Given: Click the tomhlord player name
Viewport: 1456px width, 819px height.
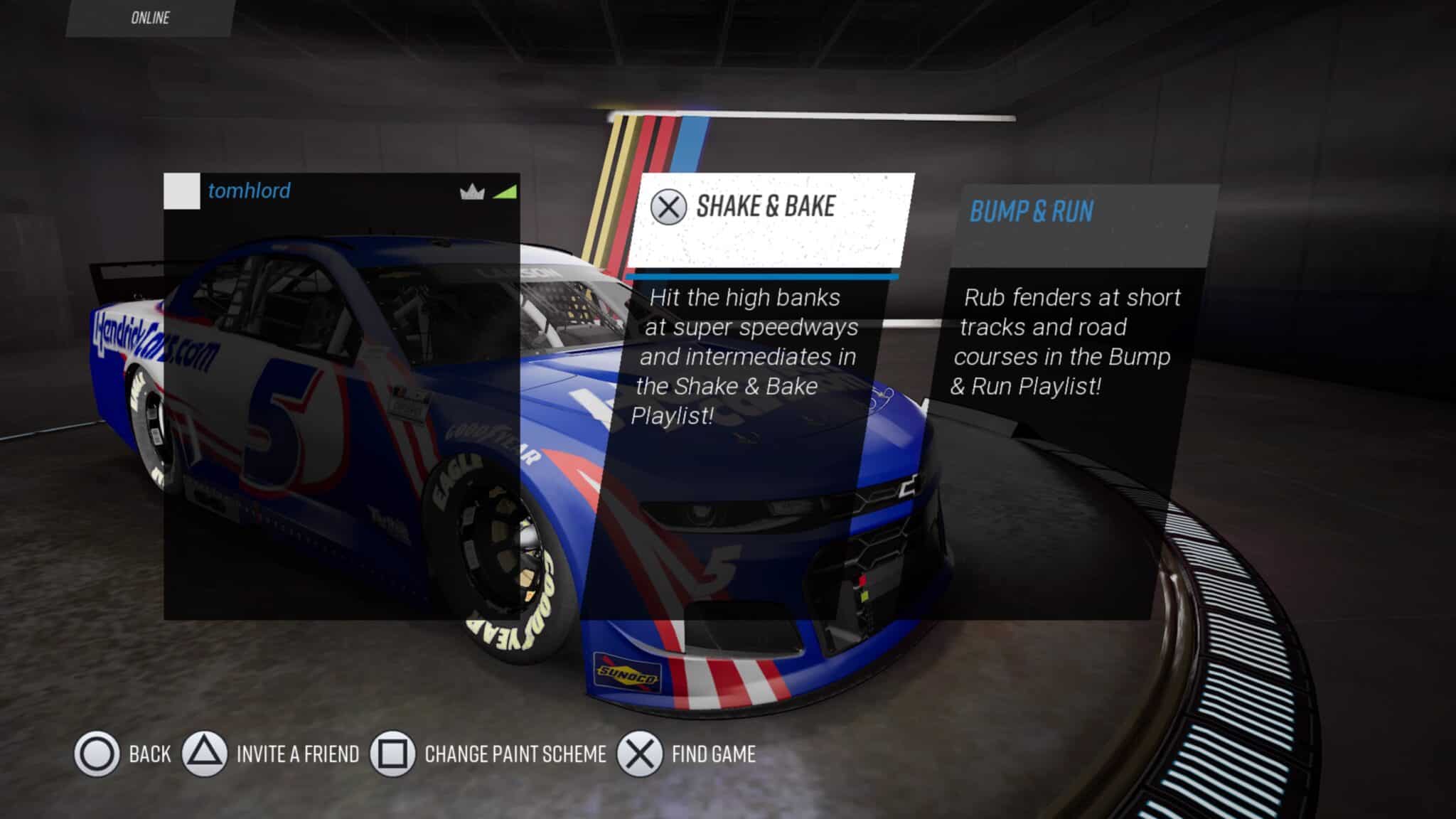Looking at the screenshot, I should (249, 191).
